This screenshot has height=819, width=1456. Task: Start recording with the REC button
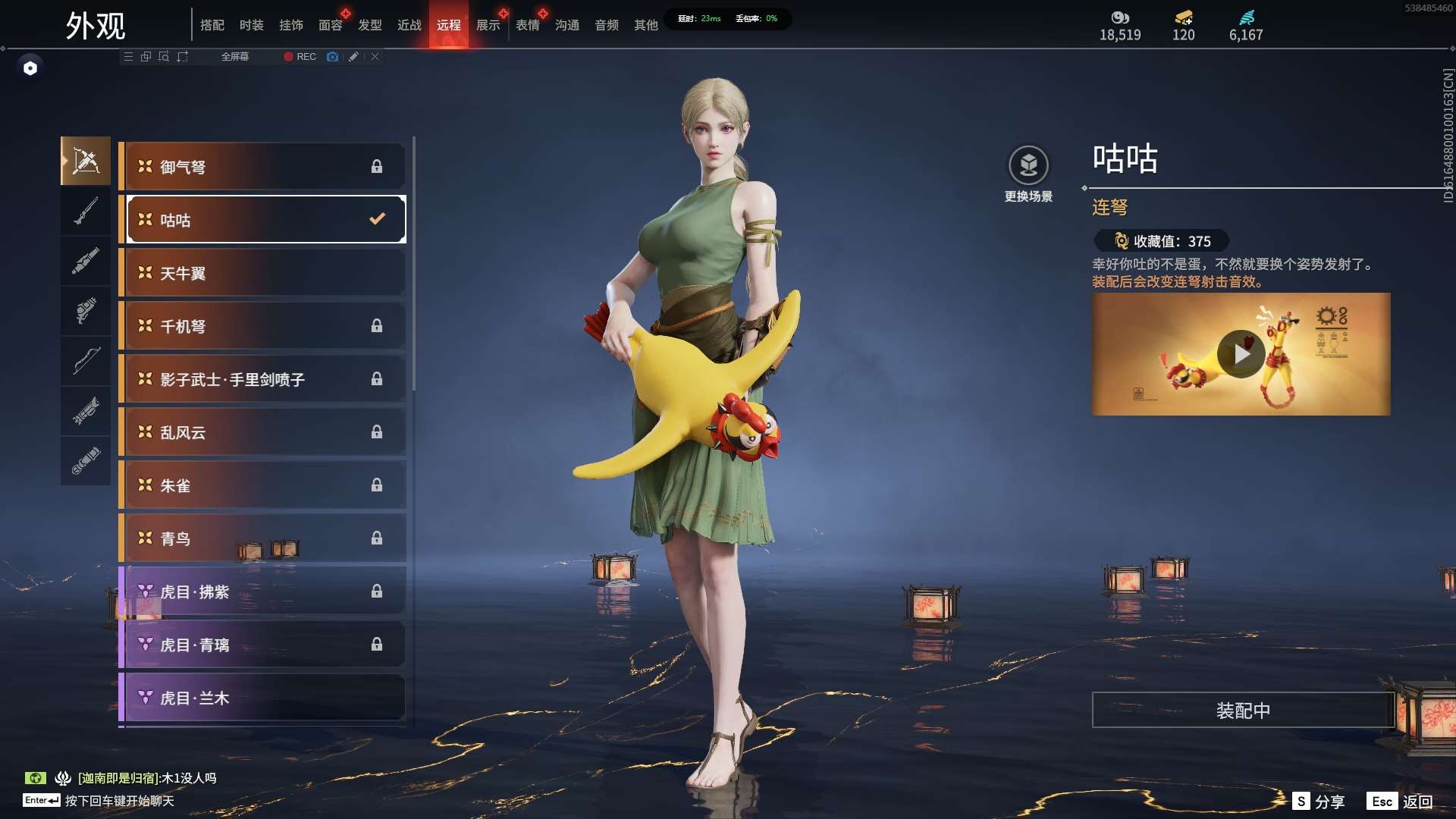300,57
